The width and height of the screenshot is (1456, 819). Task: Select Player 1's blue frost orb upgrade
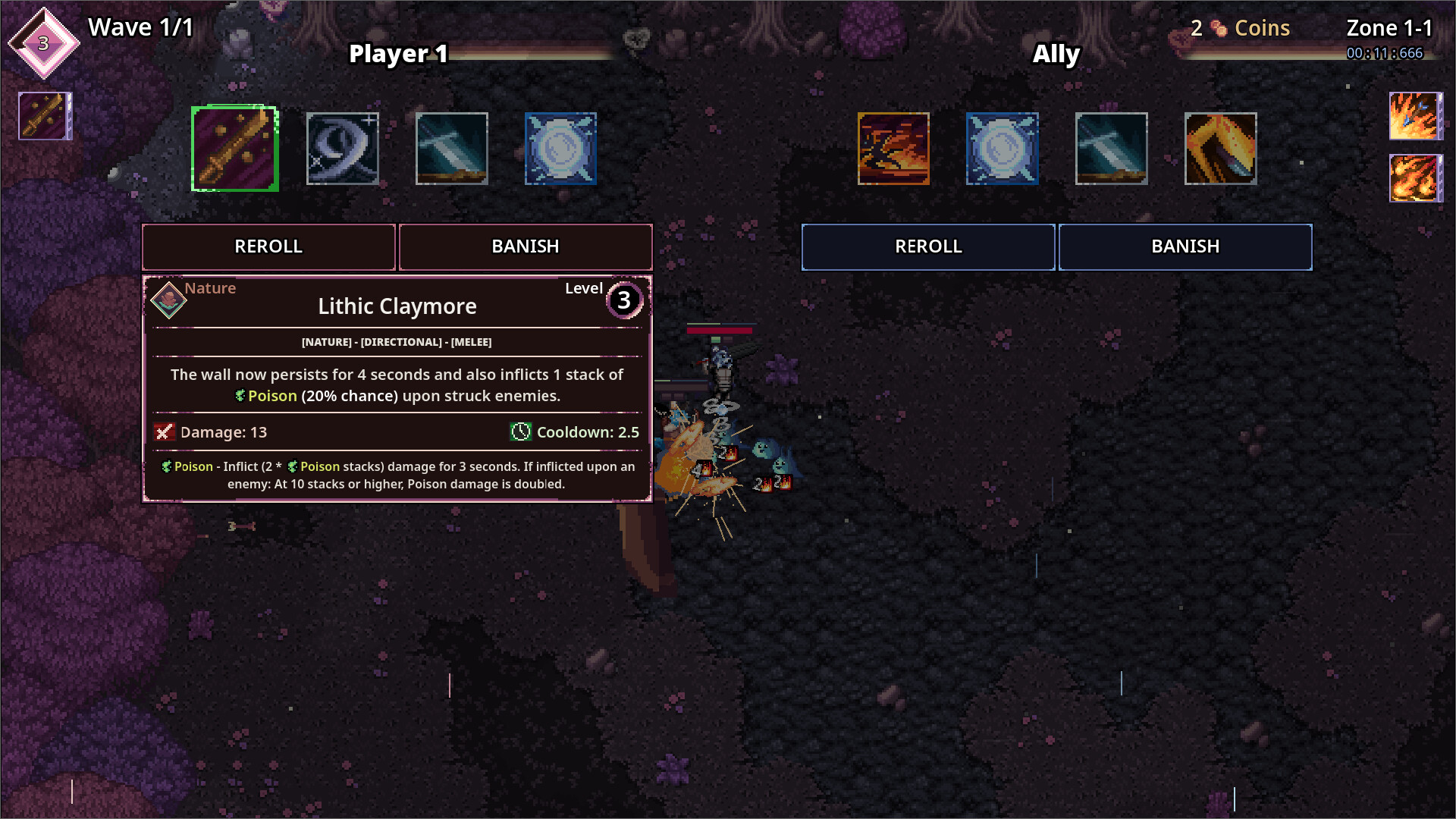click(561, 149)
